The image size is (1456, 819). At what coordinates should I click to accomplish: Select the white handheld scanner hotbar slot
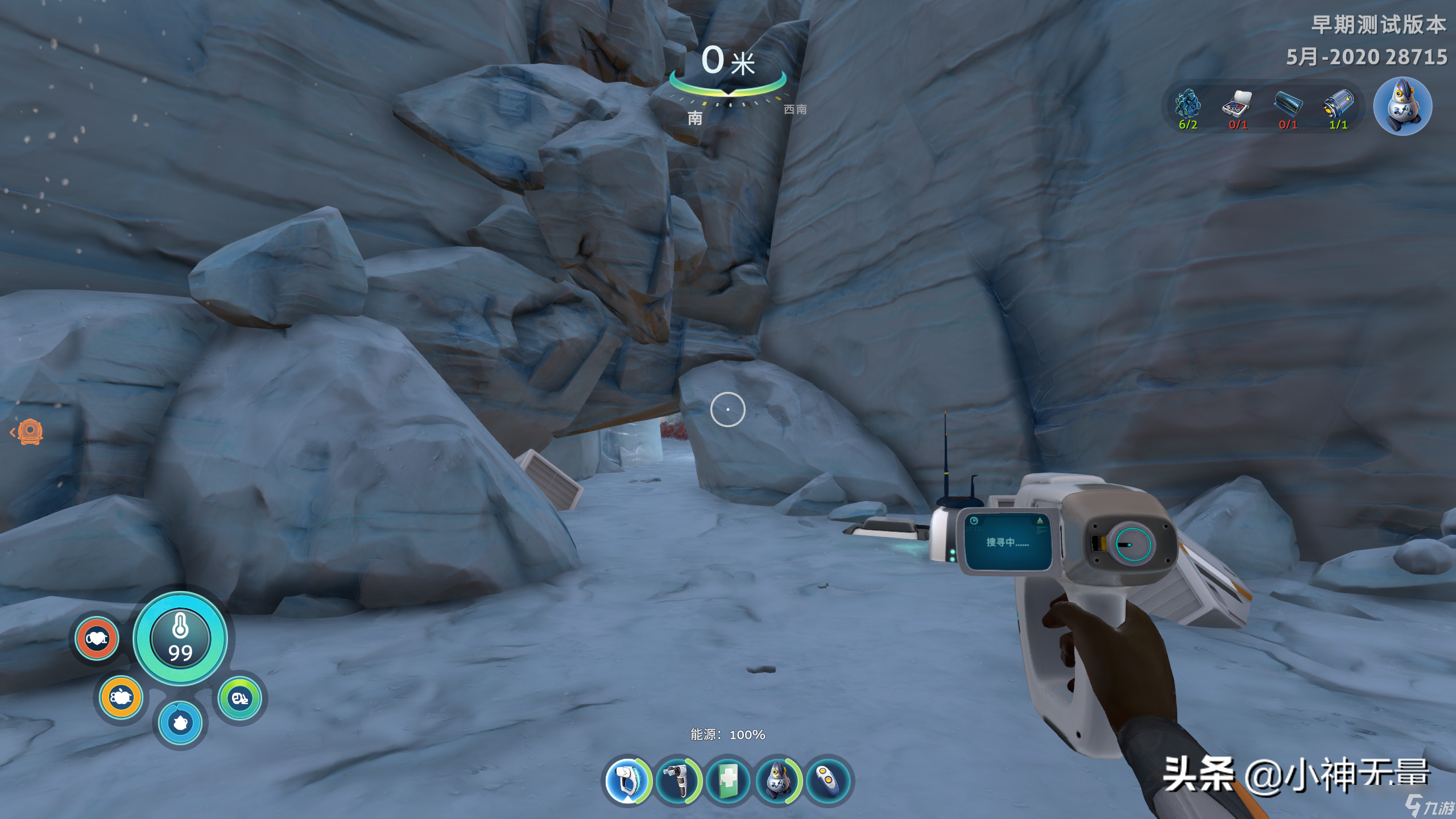(x=627, y=780)
